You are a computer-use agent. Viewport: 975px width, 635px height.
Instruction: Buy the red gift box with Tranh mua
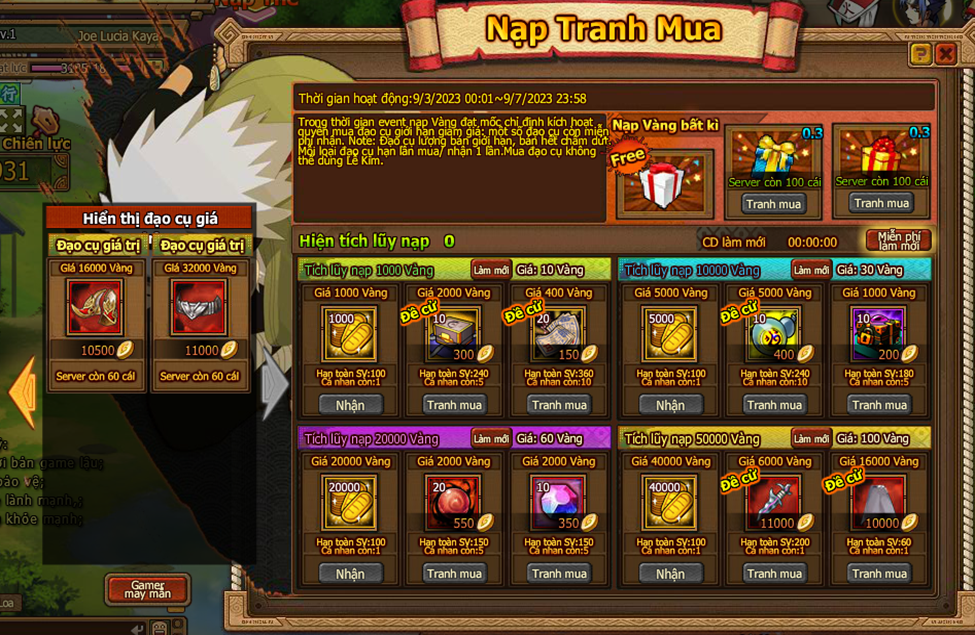pos(880,204)
